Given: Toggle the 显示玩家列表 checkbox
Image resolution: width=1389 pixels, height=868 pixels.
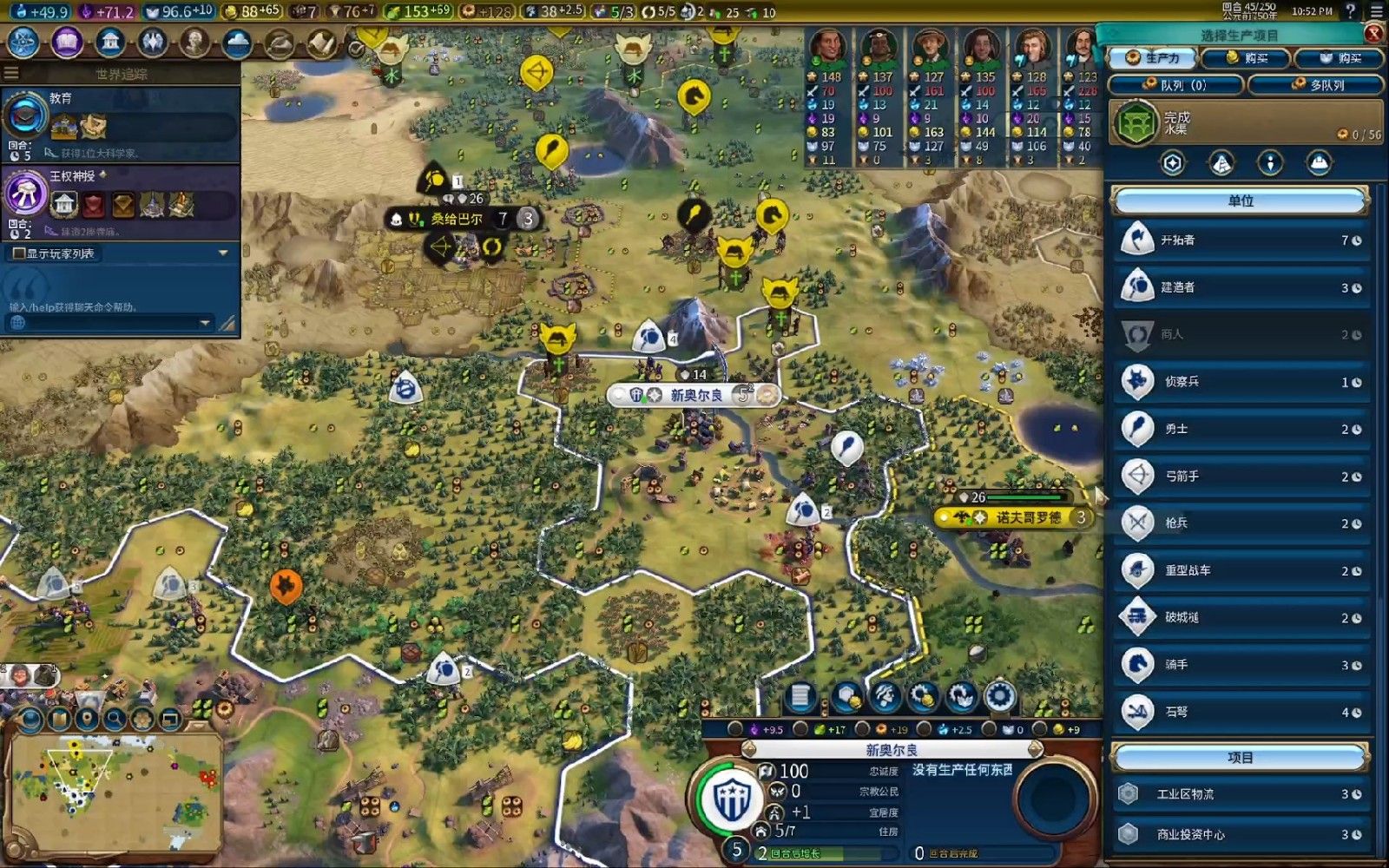Looking at the screenshot, I should click(19, 253).
